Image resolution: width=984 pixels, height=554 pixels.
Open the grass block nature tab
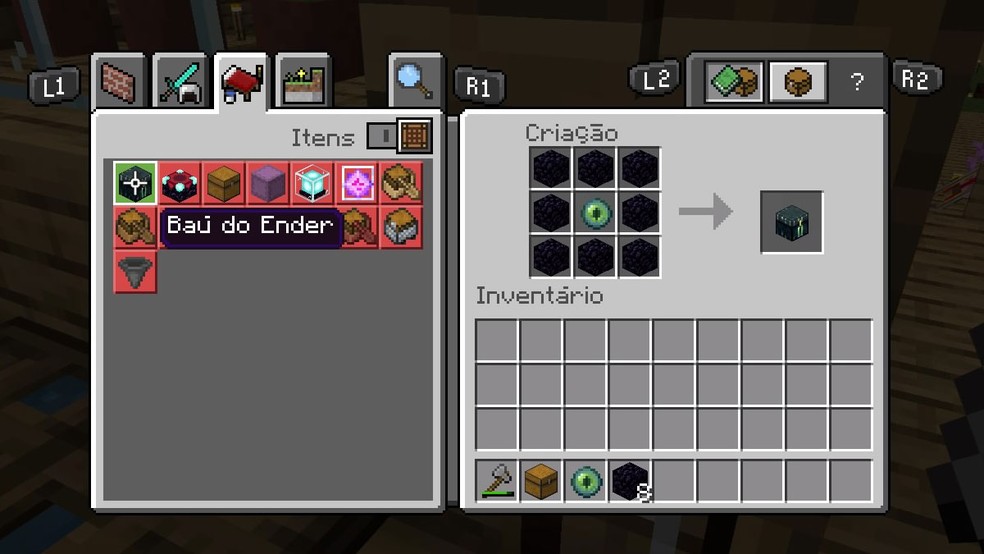click(x=301, y=83)
